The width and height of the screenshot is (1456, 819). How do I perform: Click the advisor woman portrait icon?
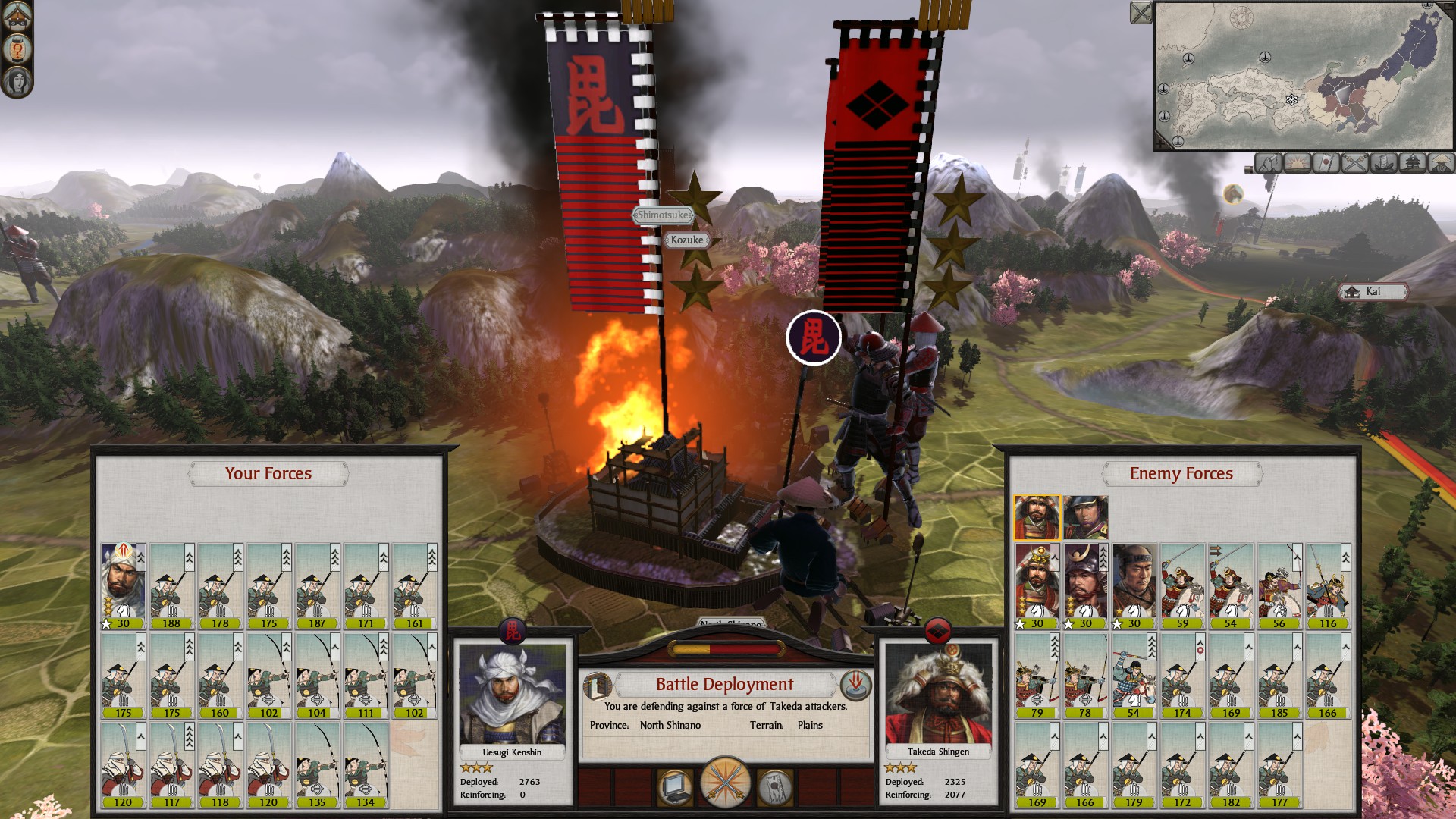tap(17, 81)
